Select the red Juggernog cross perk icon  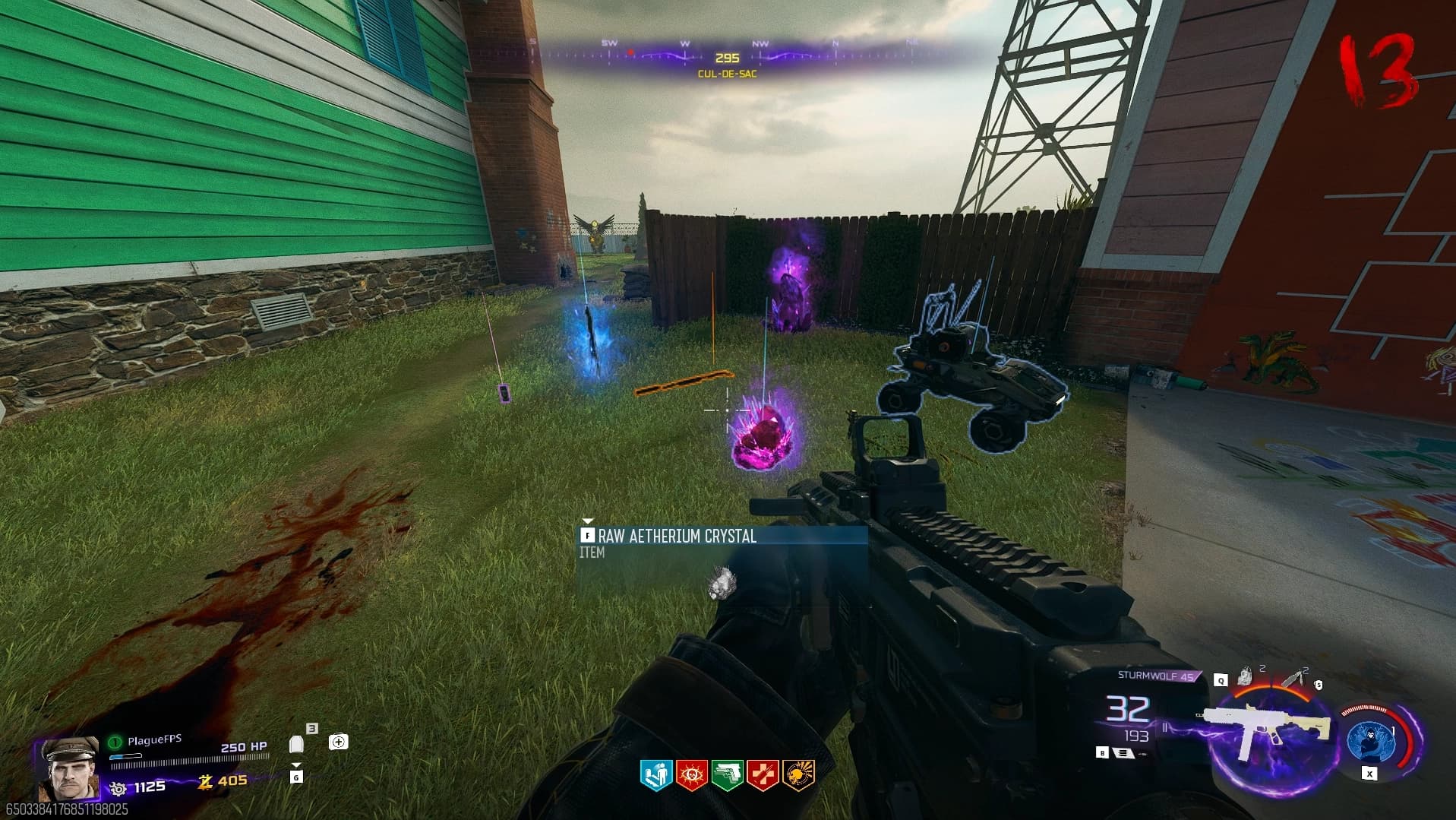pos(763,775)
